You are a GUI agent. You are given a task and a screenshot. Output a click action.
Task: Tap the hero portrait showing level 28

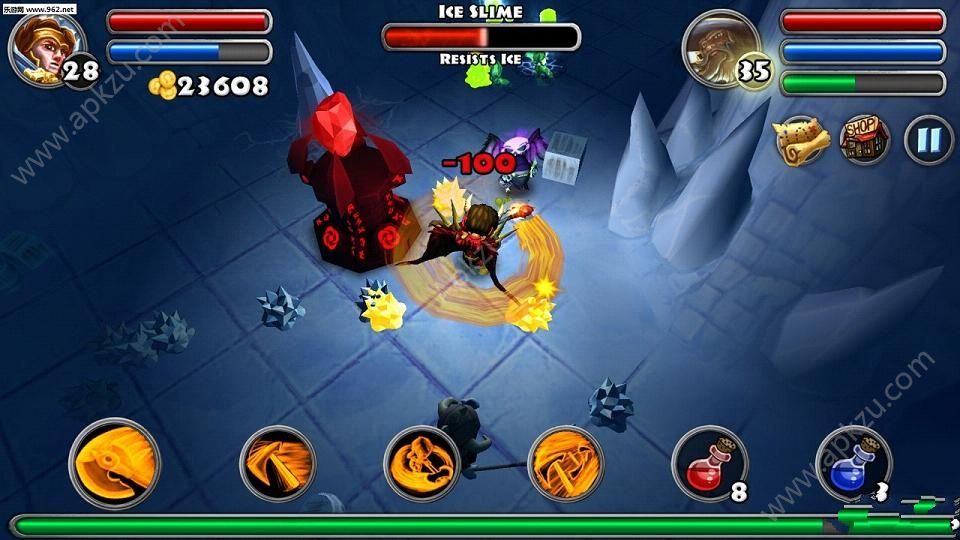tap(38, 46)
